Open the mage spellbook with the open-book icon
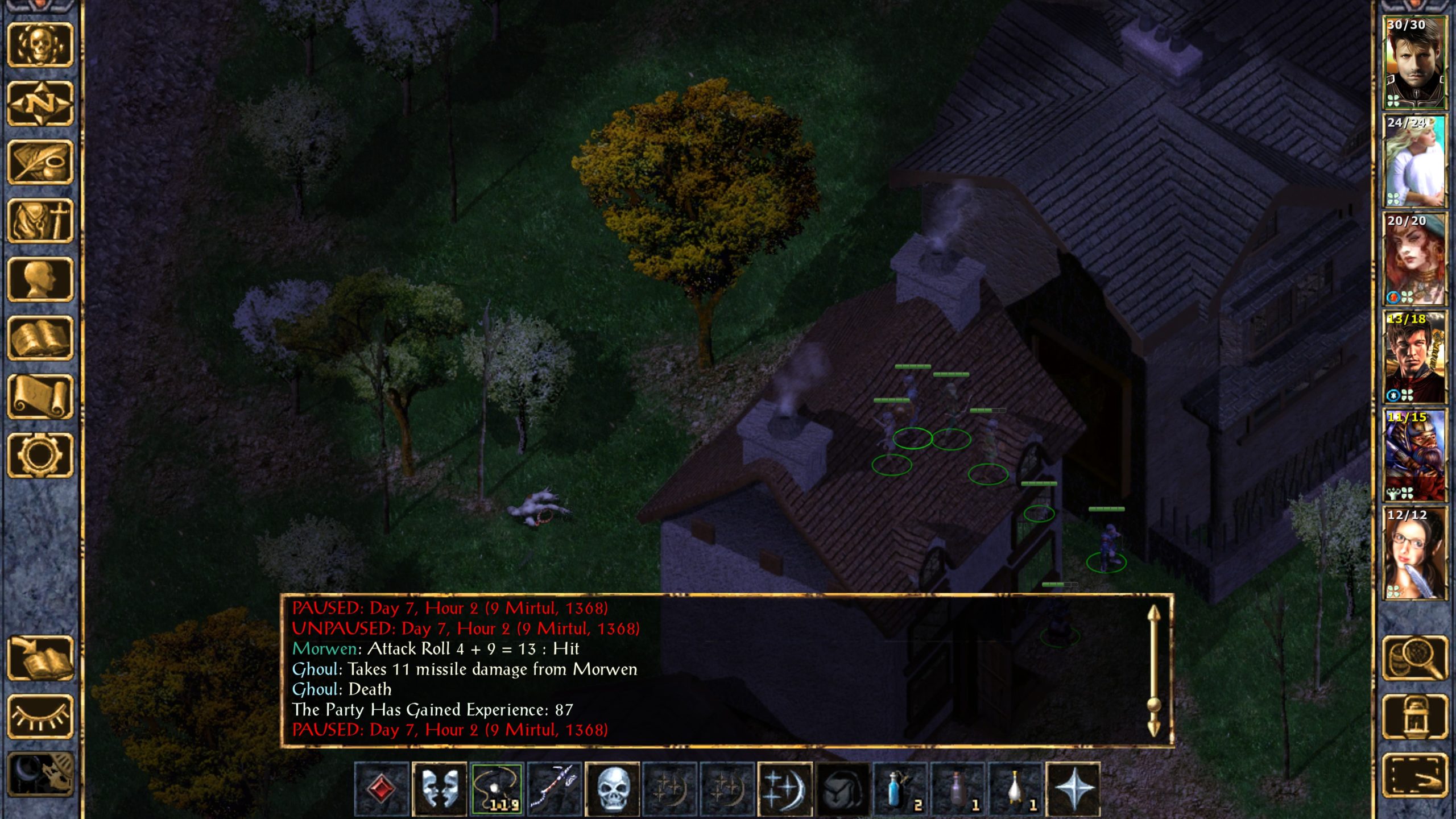This screenshot has height=819, width=1456. [x=40, y=338]
